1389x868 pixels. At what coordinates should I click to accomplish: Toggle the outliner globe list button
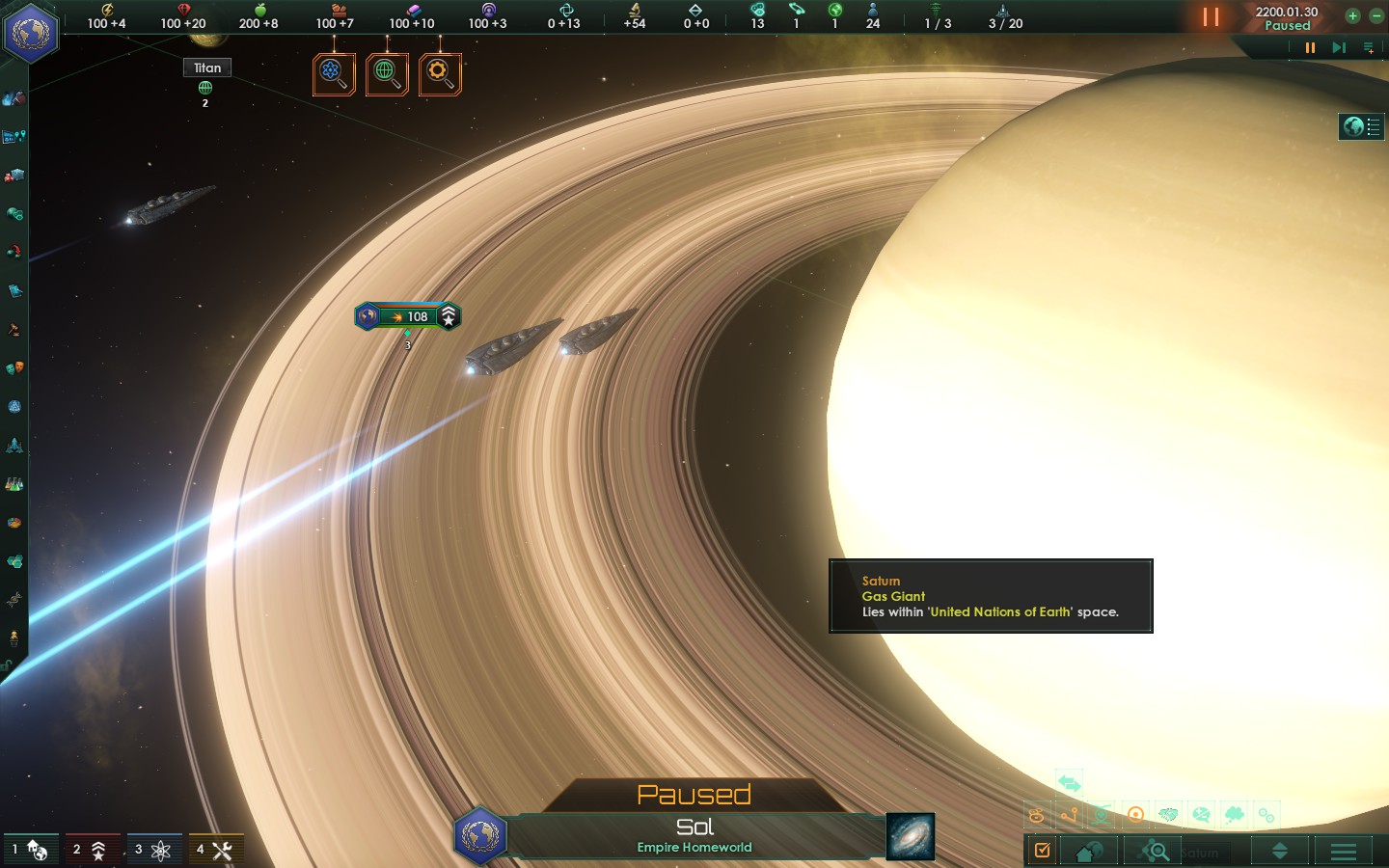click(x=1361, y=126)
